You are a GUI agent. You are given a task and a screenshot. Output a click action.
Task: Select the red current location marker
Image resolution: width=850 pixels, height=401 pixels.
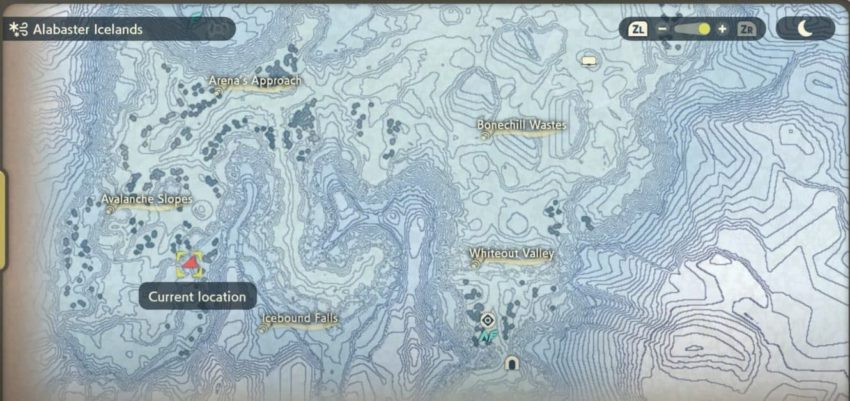tap(190, 263)
